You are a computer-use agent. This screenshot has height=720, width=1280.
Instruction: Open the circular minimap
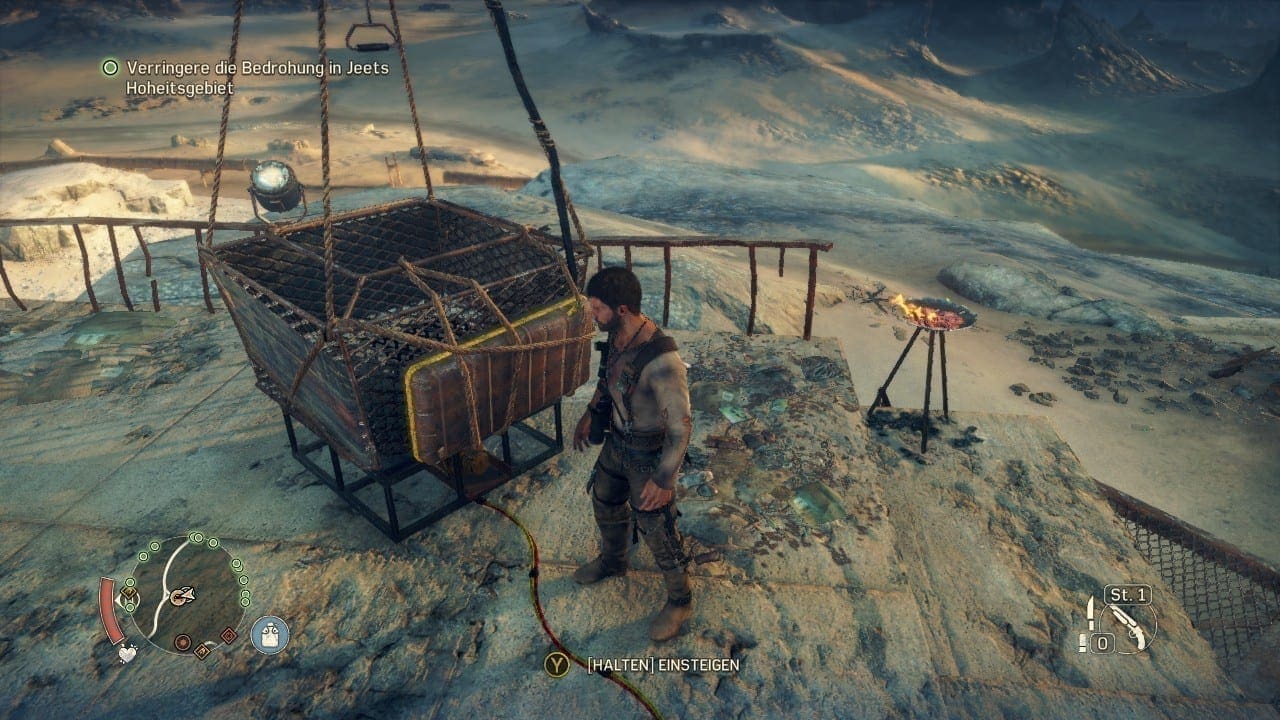[186, 594]
